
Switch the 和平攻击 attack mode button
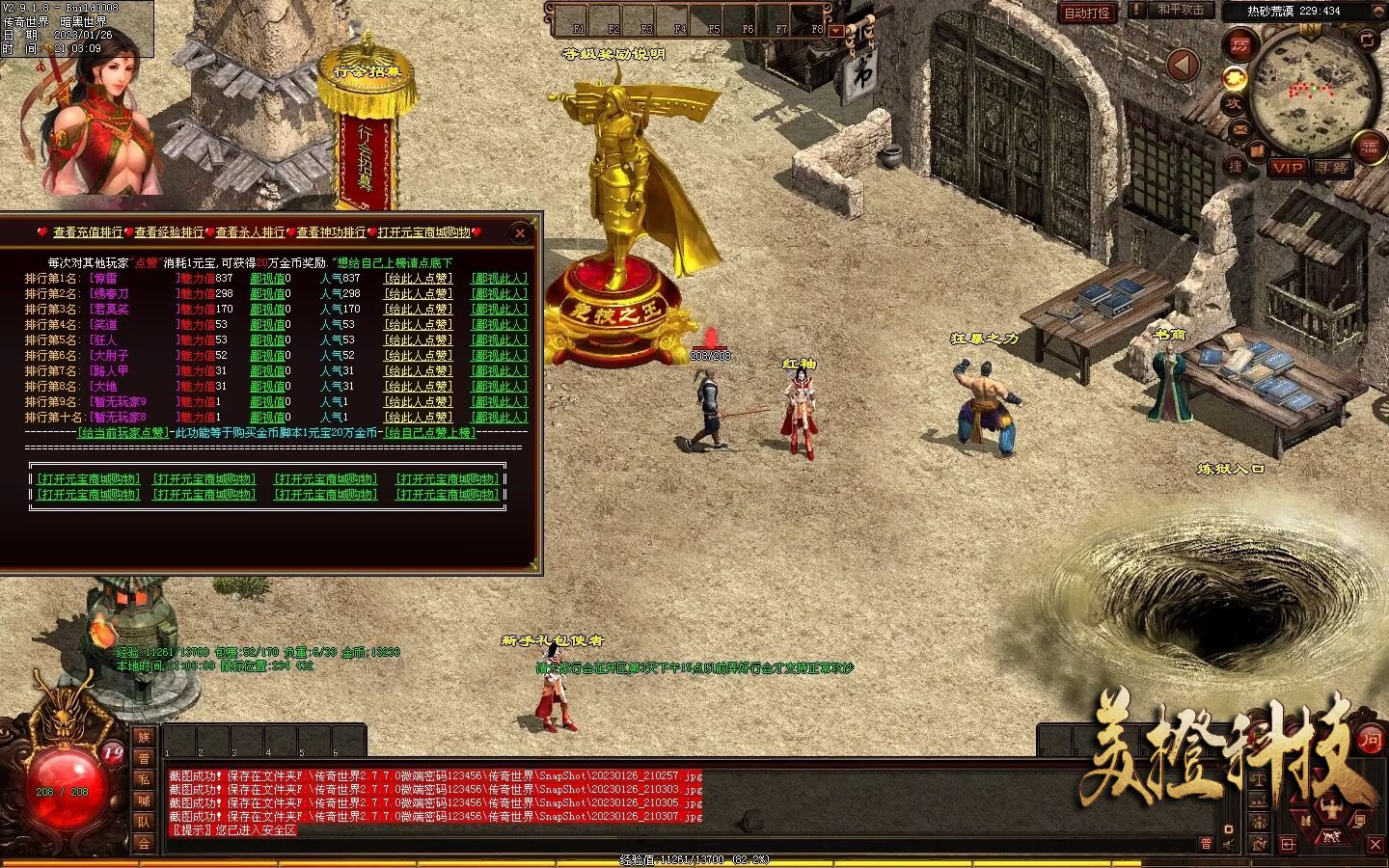click(x=1180, y=10)
